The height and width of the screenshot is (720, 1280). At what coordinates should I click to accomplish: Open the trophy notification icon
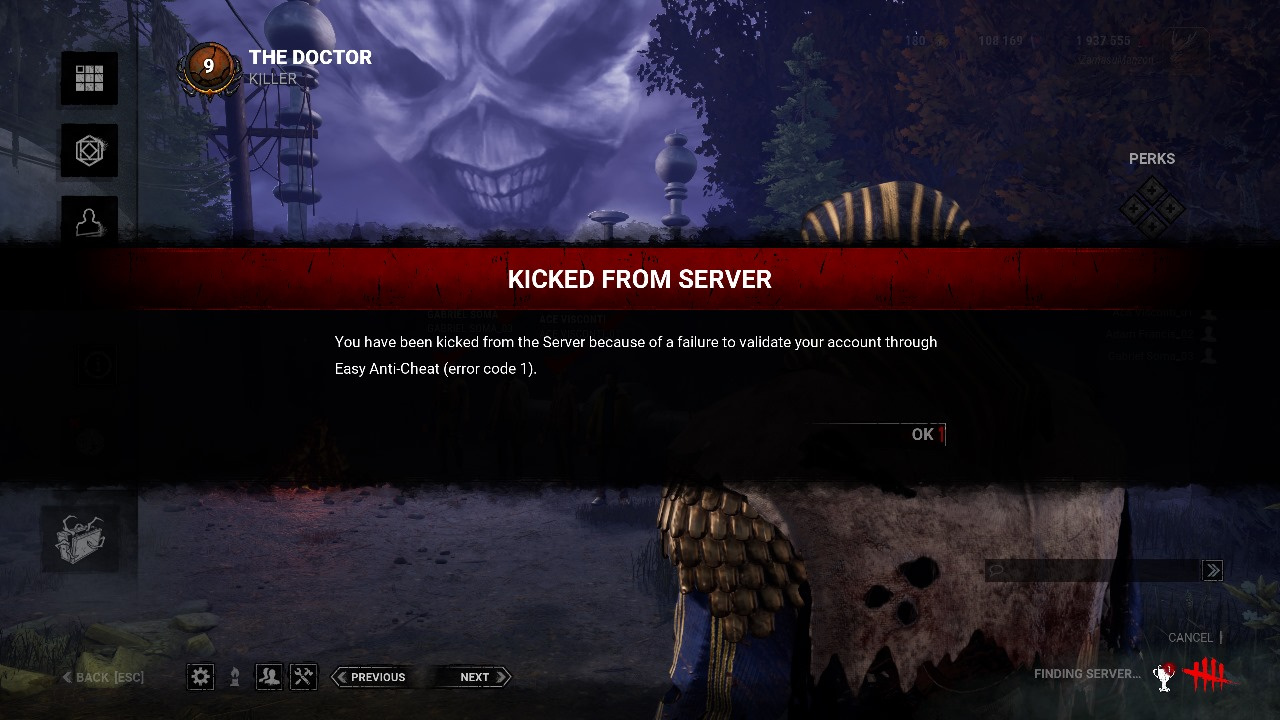[1163, 676]
